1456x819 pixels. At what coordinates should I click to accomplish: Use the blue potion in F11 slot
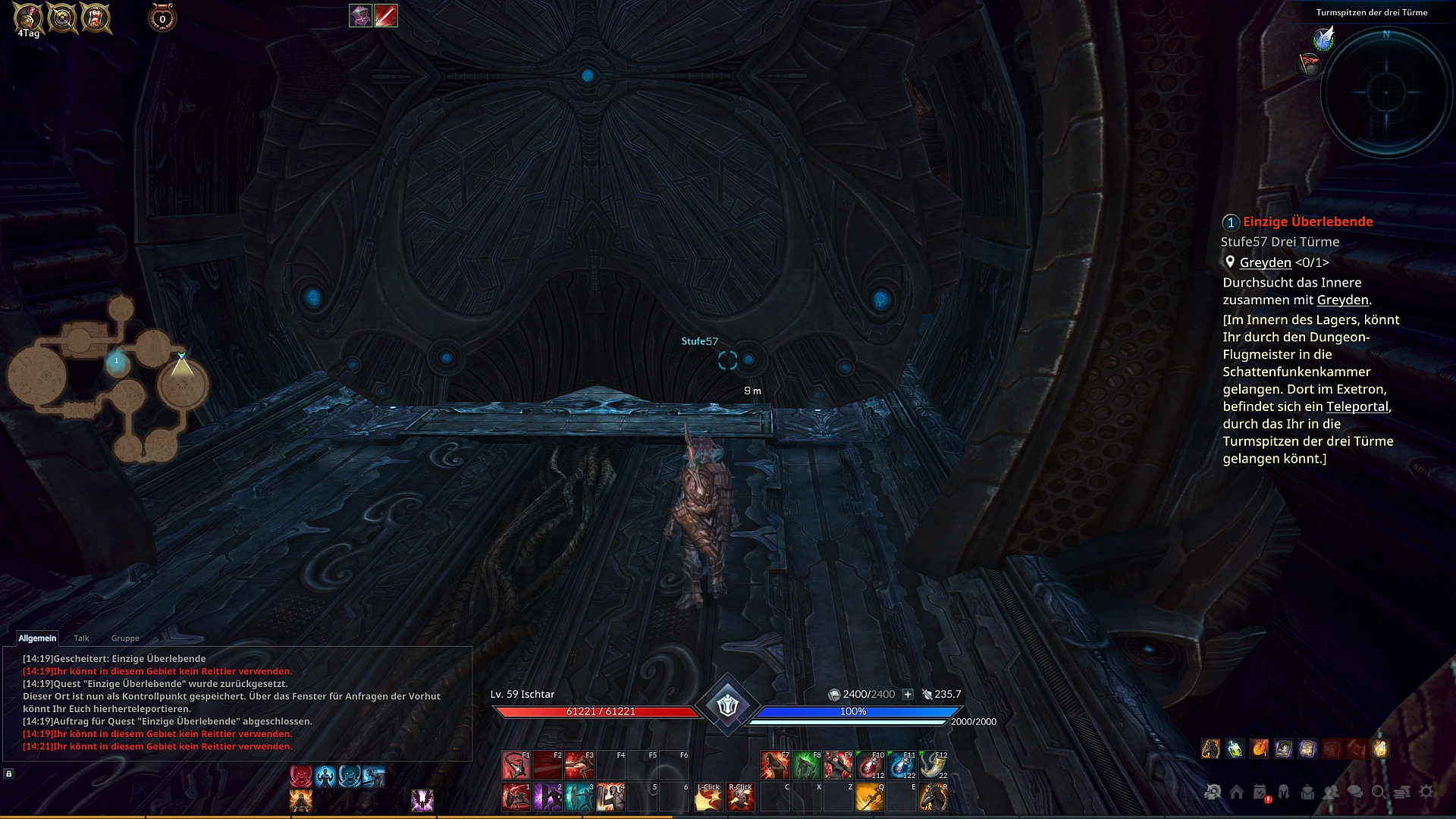pos(901,765)
